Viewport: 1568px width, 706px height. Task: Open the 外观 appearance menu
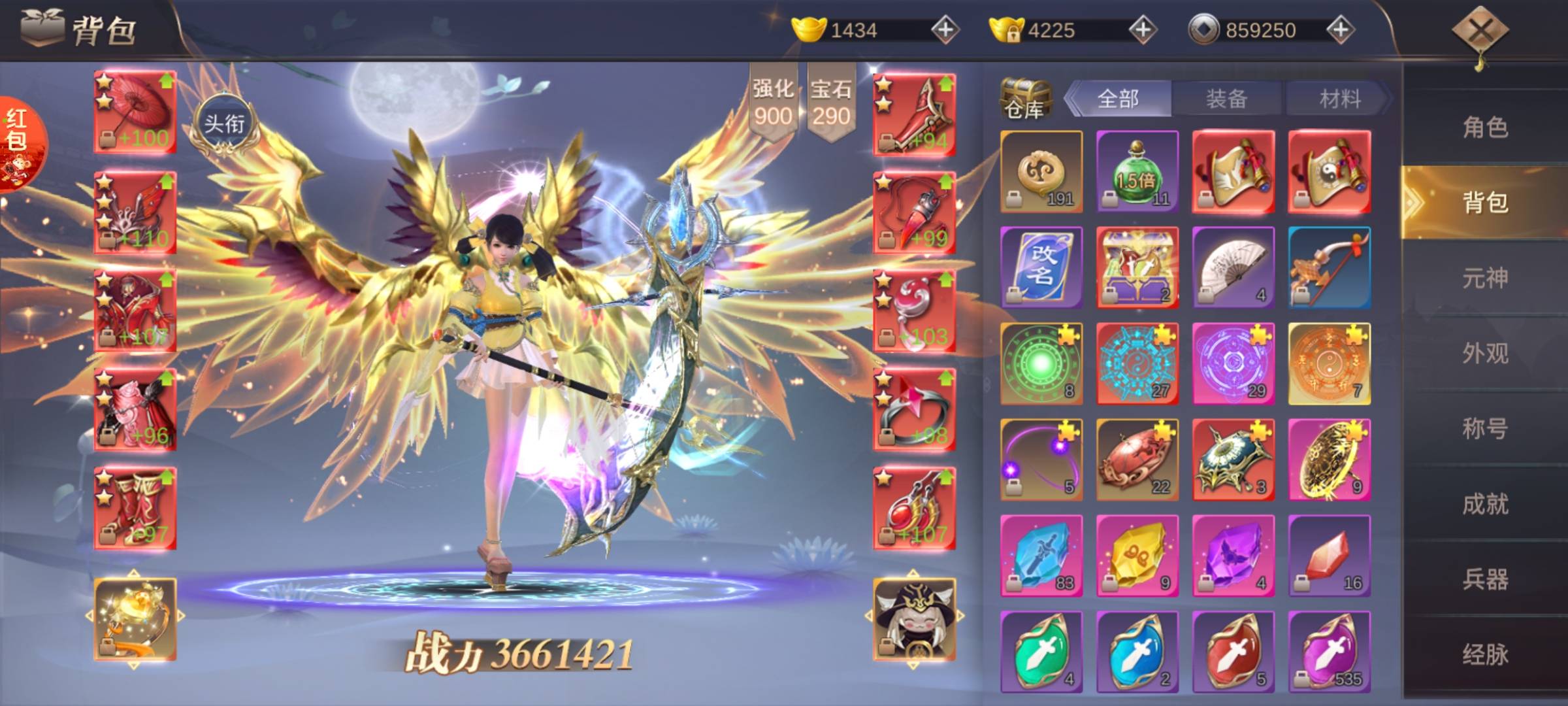pos(1485,354)
